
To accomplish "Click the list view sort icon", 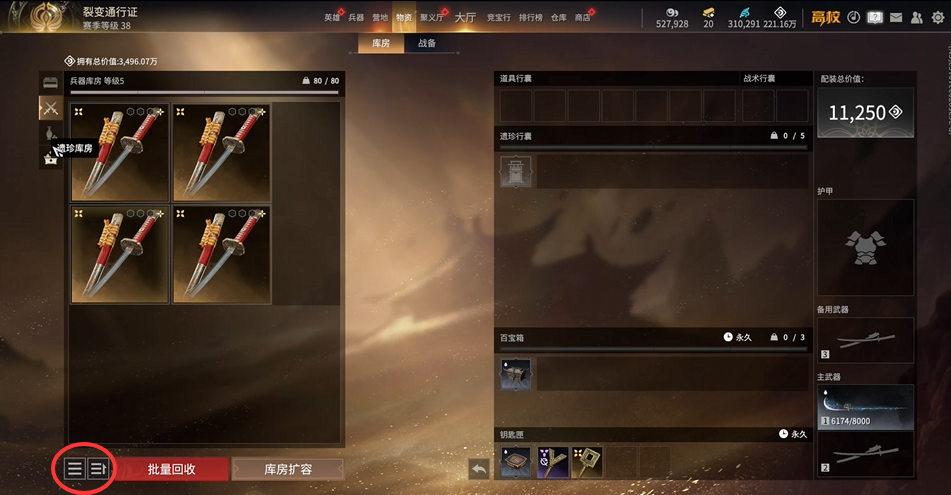I will 75,468.
